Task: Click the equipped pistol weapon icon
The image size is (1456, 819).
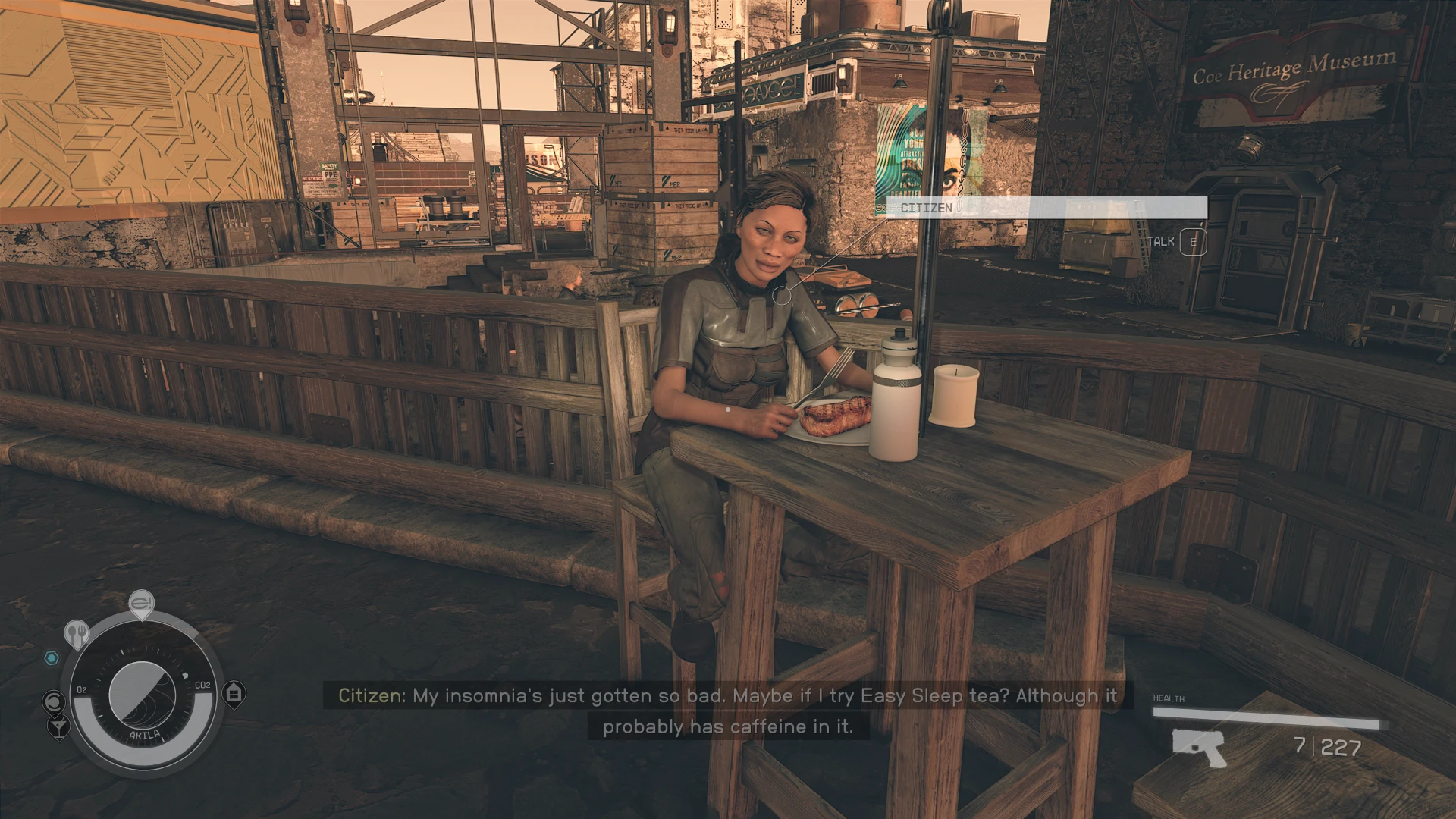Action: (x=1199, y=746)
